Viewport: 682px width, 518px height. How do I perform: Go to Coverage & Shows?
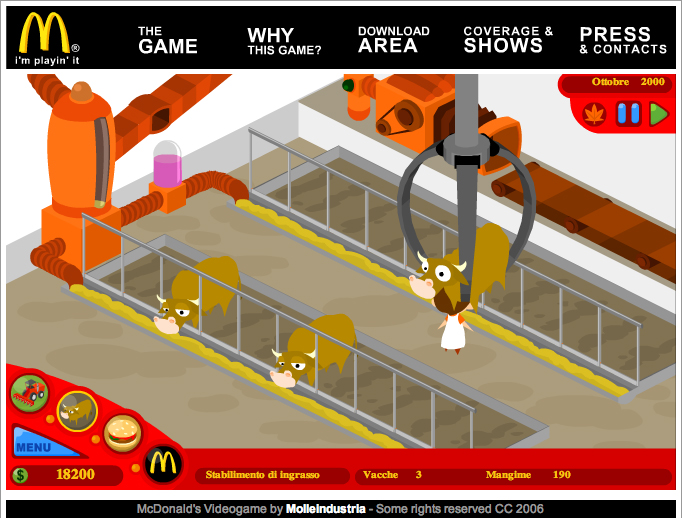point(508,40)
